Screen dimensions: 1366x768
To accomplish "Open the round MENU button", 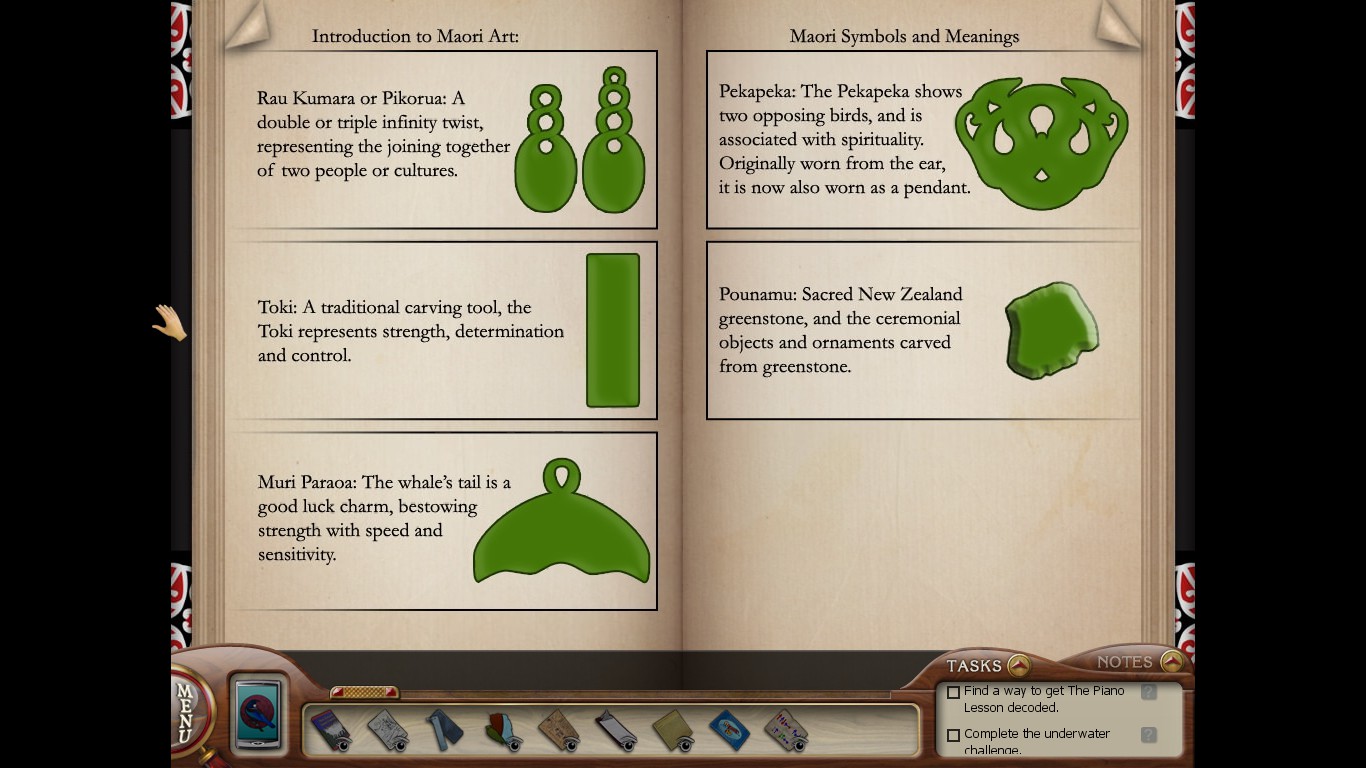I will [186, 712].
